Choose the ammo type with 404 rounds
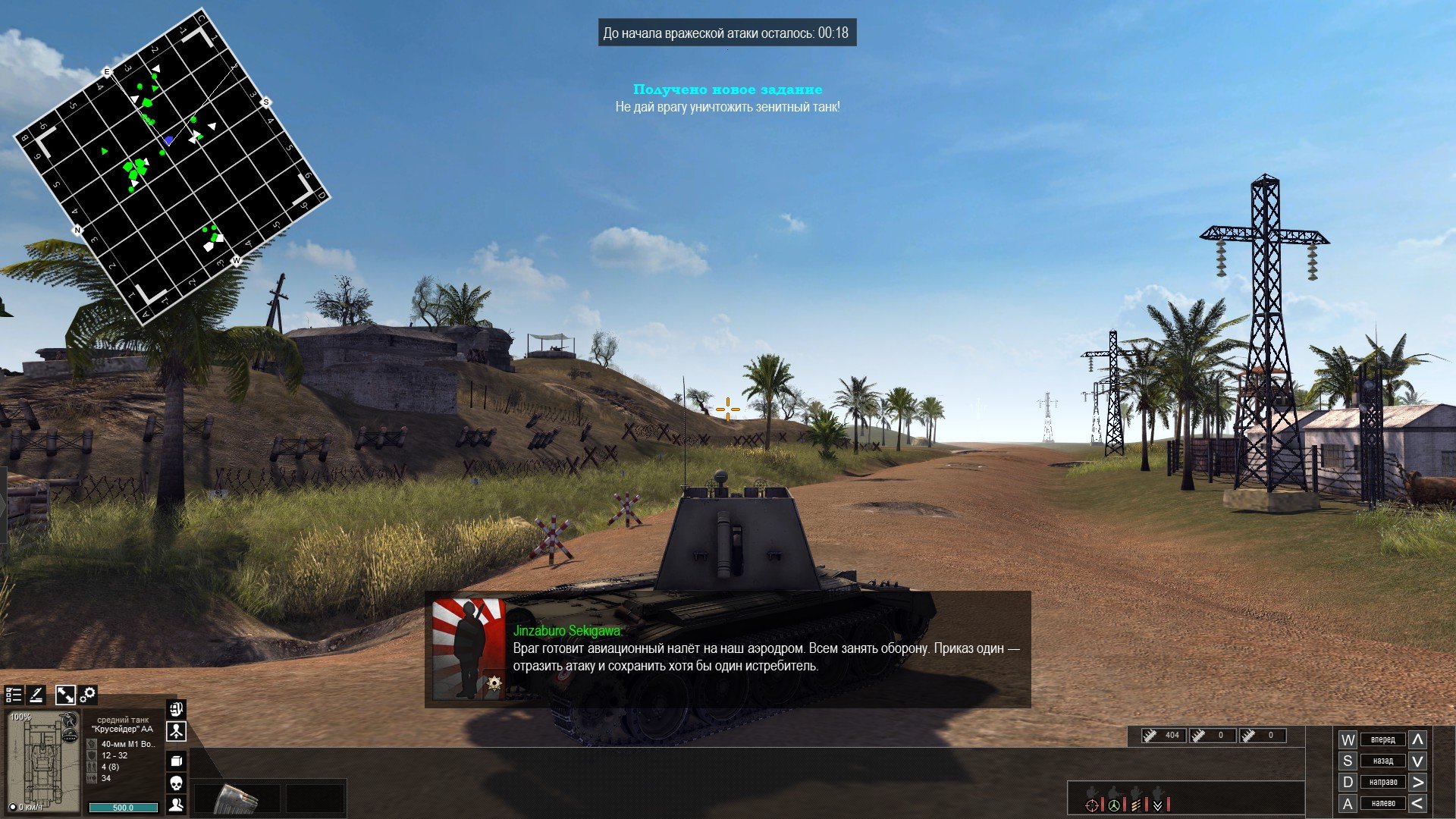The height and width of the screenshot is (819, 1456). 1164,735
